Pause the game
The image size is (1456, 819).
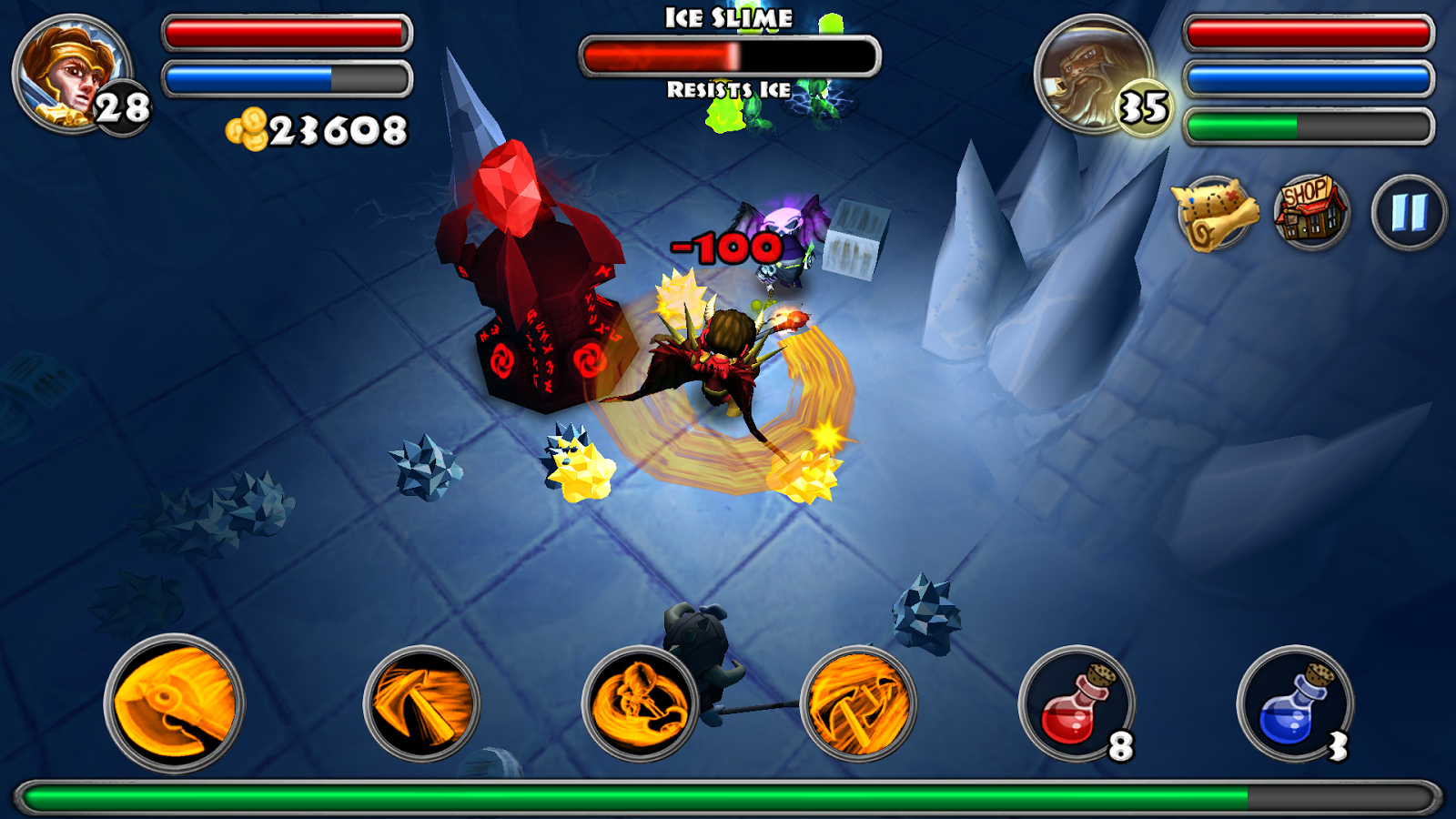pyautogui.click(x=1408, y=213)
